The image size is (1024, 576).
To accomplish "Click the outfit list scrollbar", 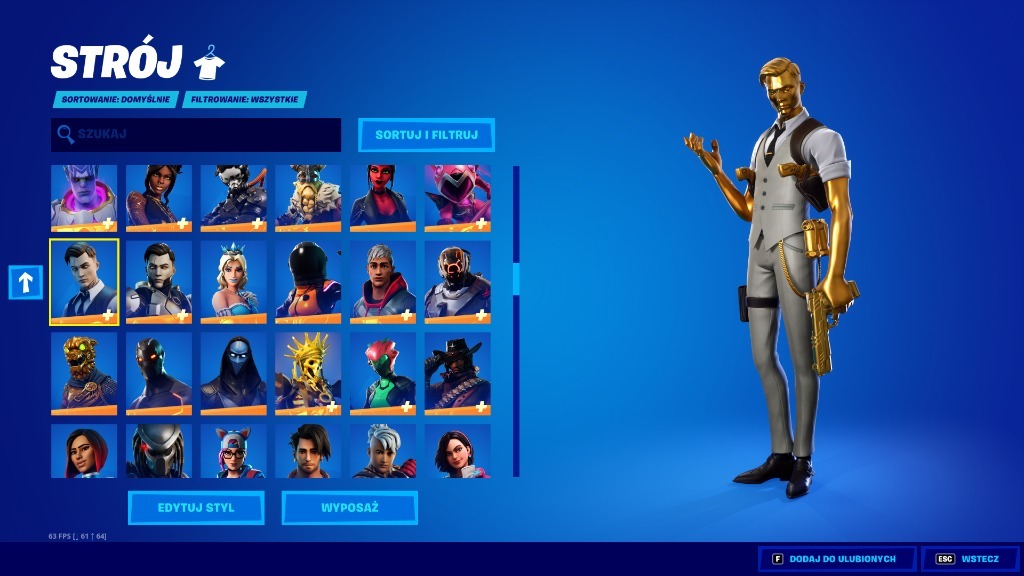I will click(516, 320).
